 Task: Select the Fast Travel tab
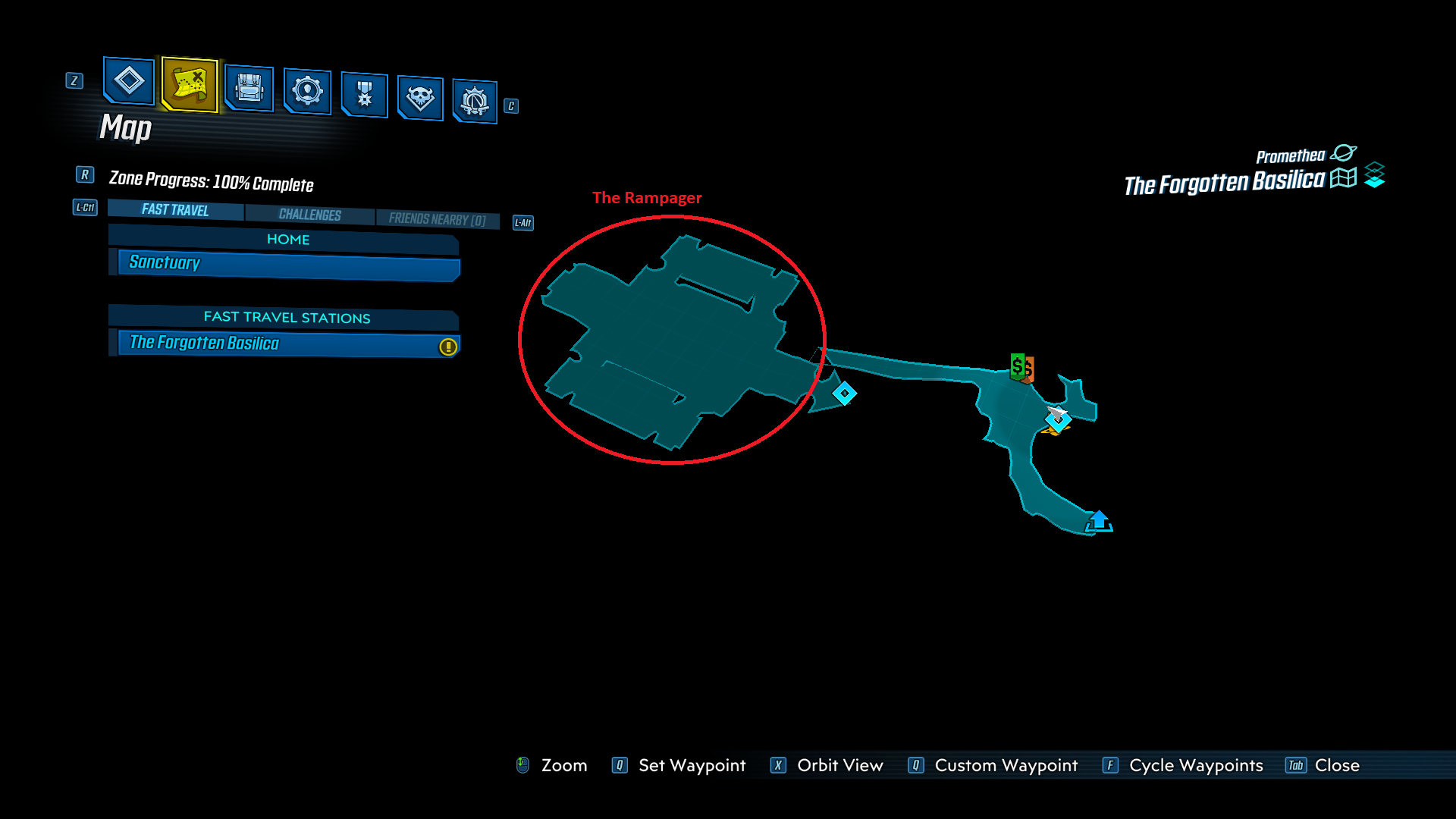tap(174, 209)
